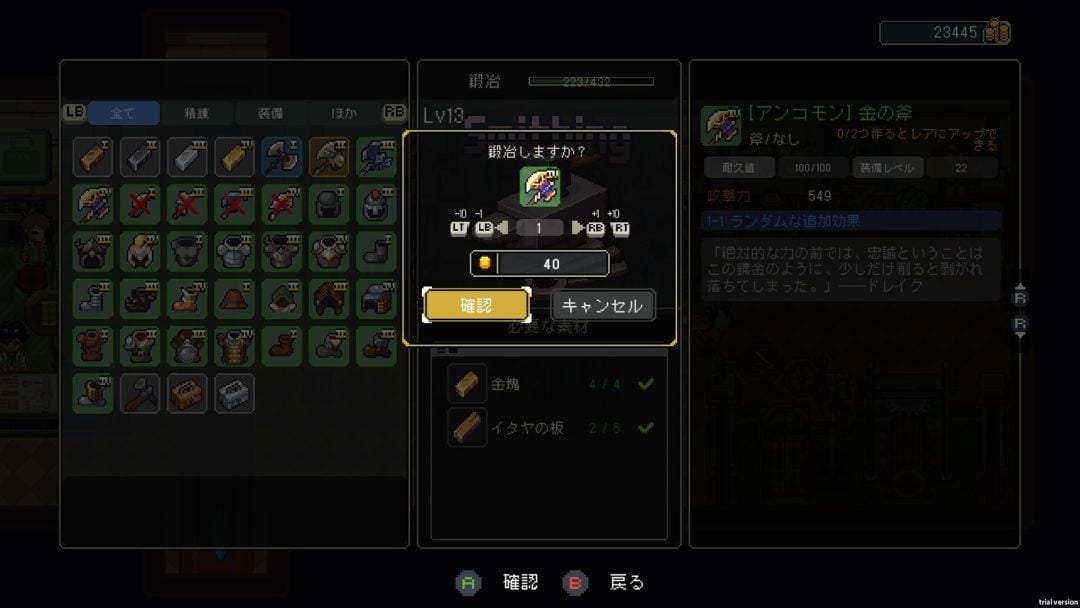Select the highlighted golden axe slot
This screenshot has height=608, width=1080.
click(328, 157)
